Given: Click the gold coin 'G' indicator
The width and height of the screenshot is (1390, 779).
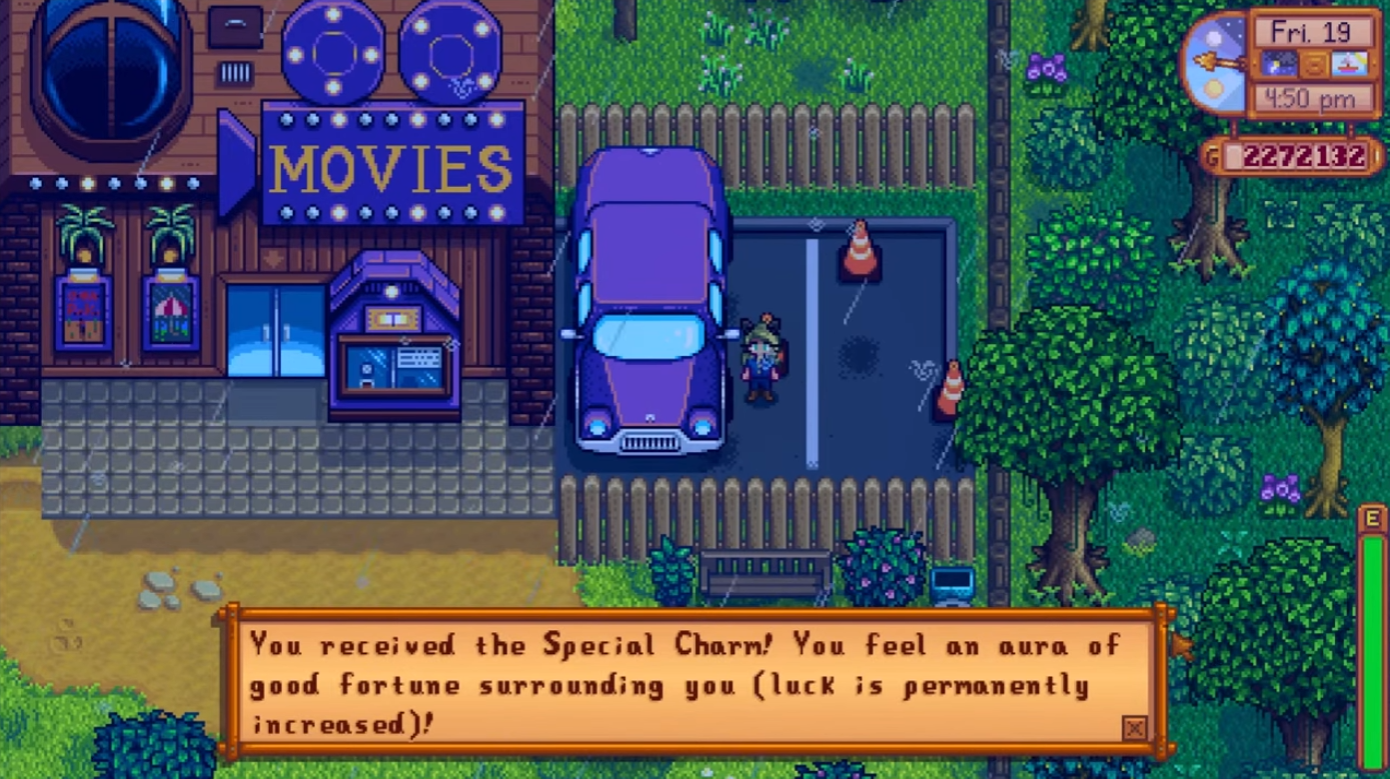Looking at the screenshot, I should click(1212, 154).
